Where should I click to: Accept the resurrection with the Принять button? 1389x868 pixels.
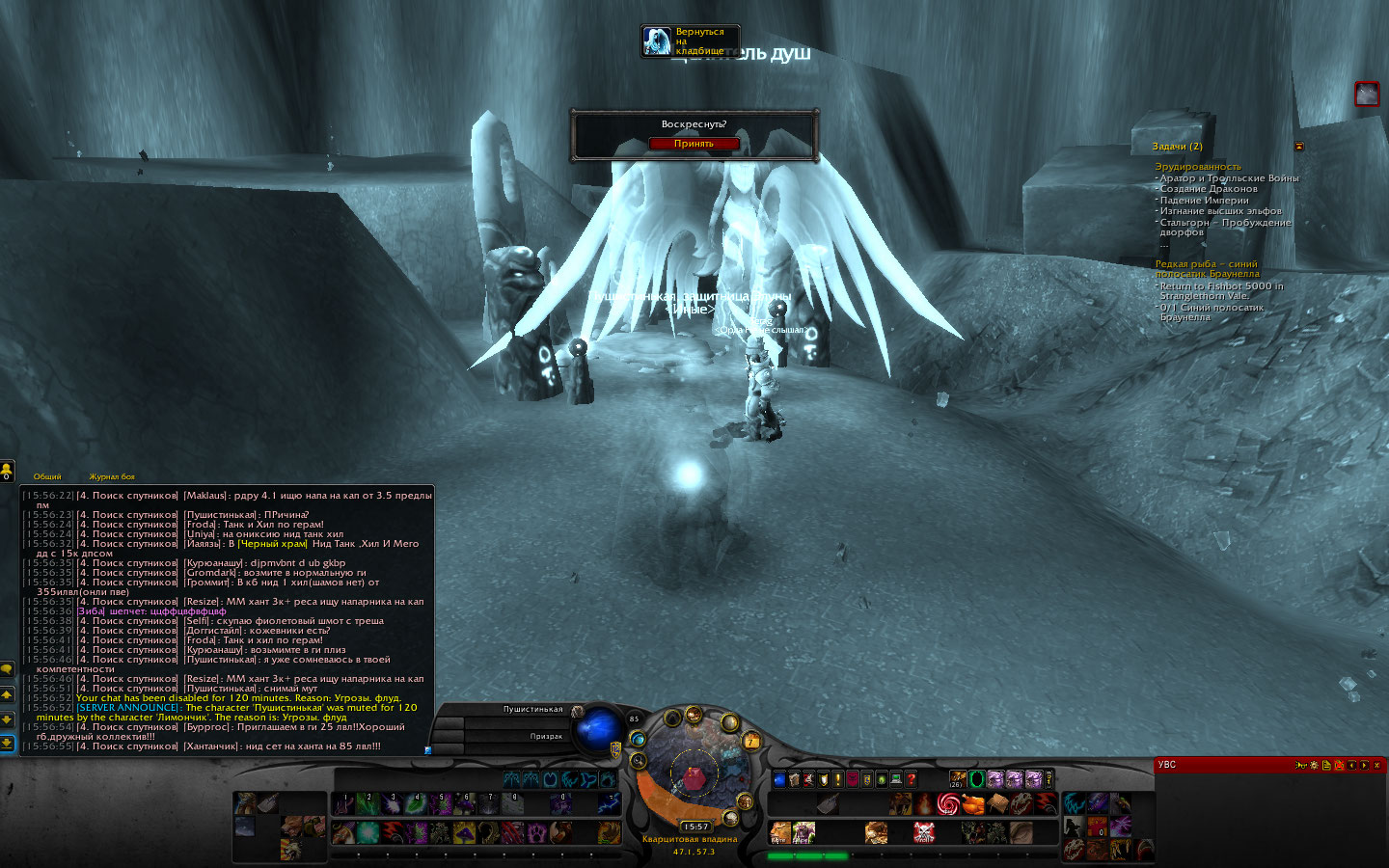click(694, 144)
